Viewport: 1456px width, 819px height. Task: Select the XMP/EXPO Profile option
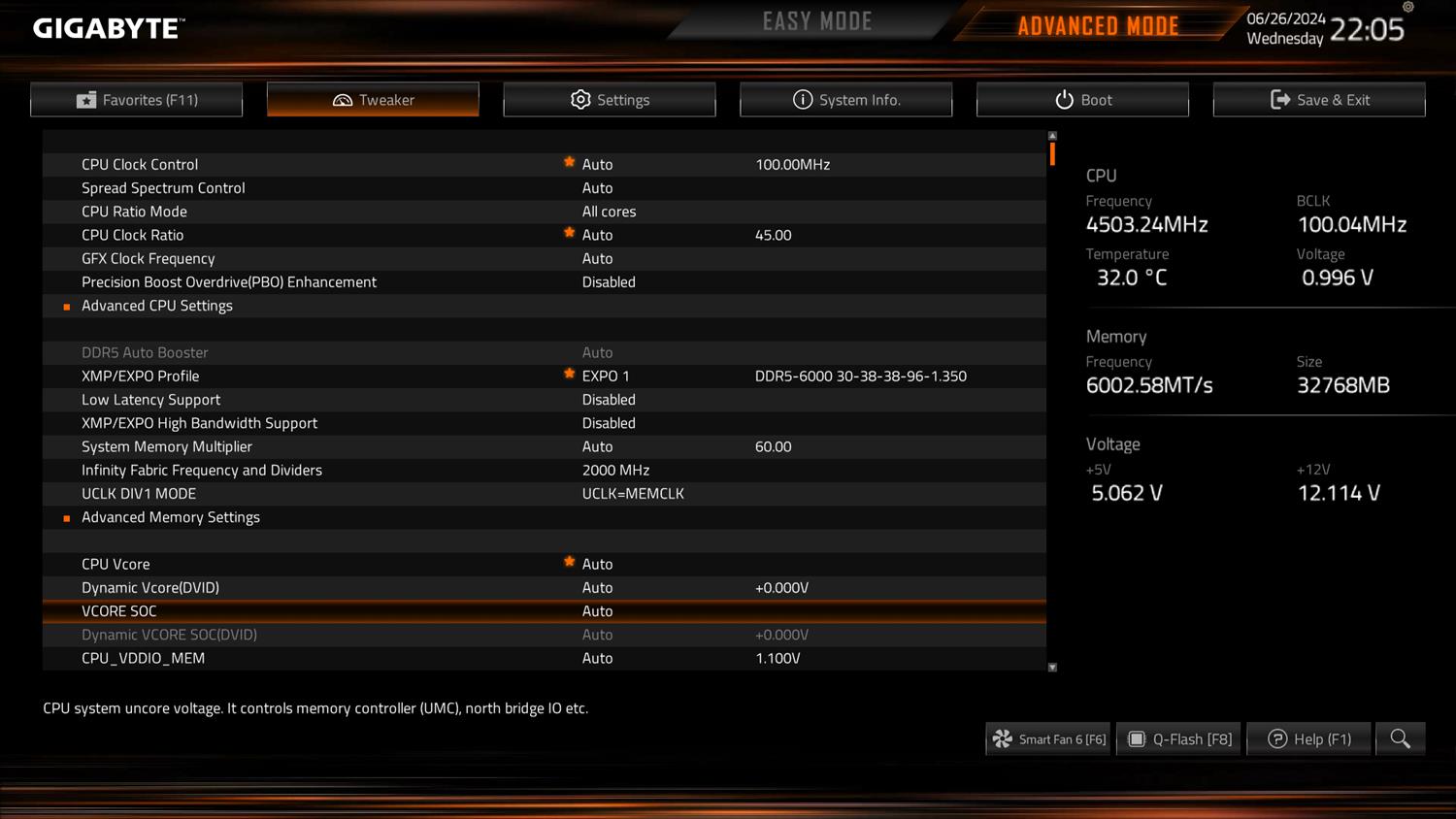141,377
